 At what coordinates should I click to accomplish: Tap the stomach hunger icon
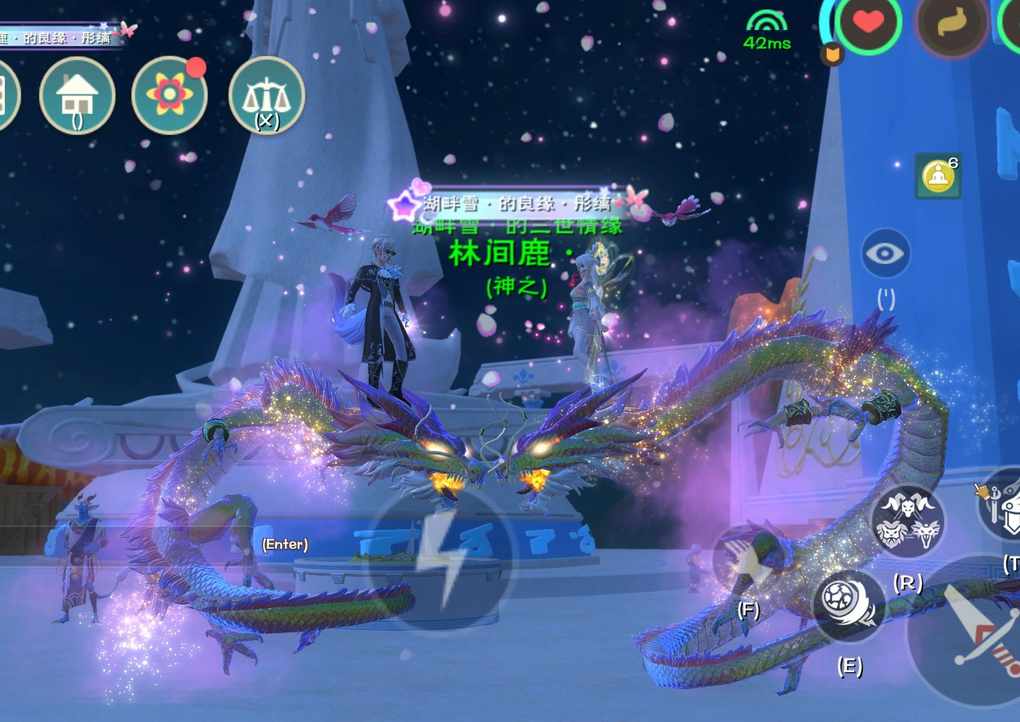(951, 24)
